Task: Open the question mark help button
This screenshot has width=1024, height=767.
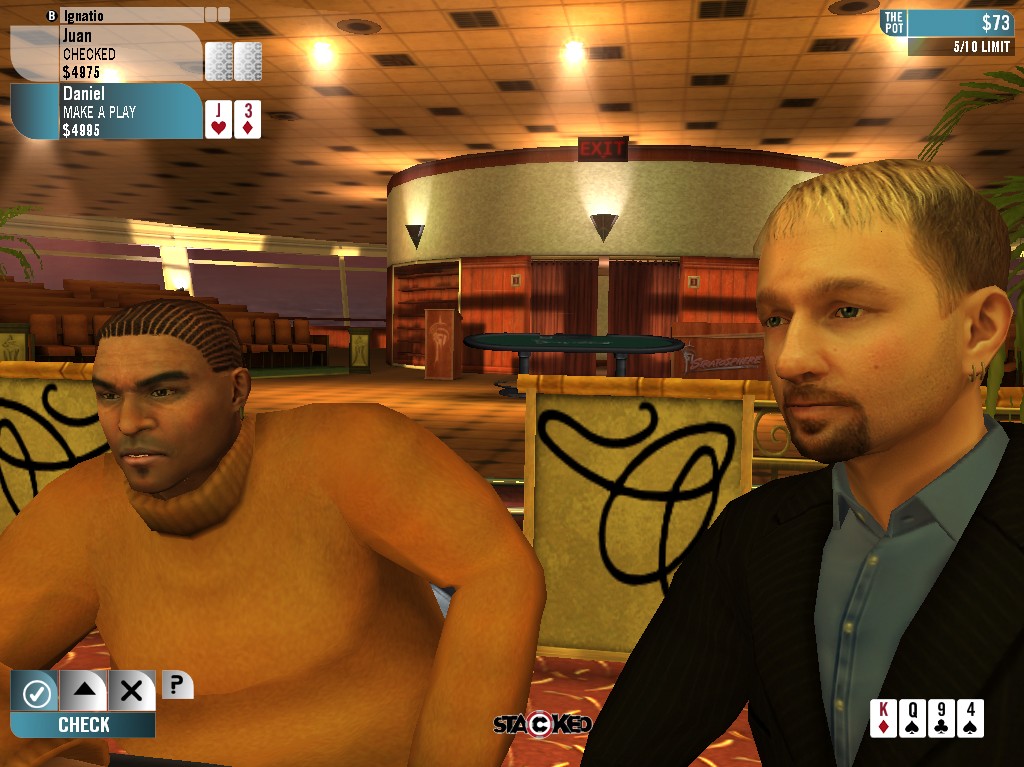Action: (x=176, y=685)
